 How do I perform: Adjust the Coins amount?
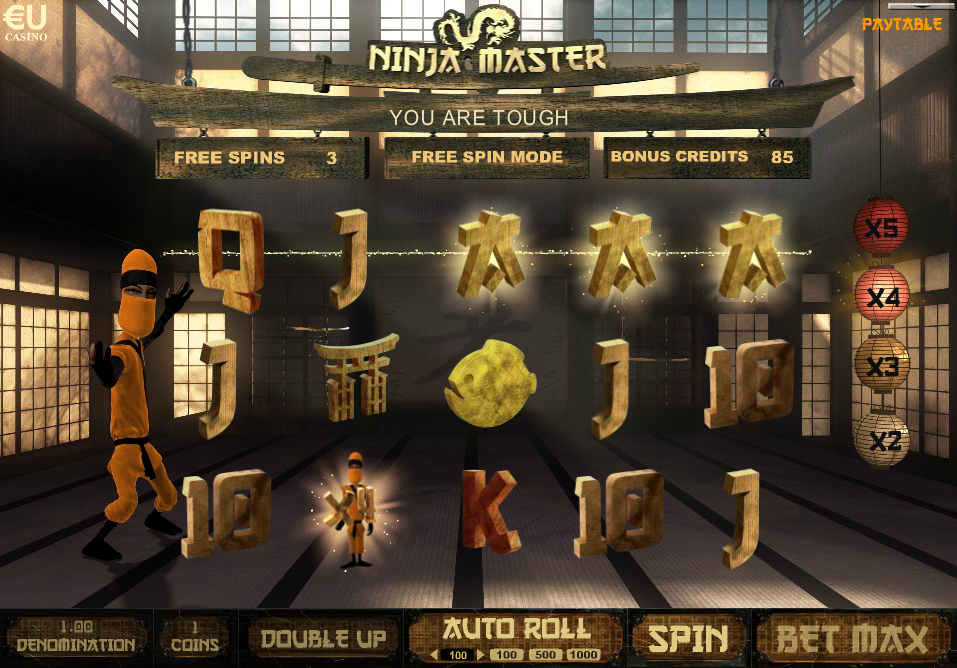(x=195, y=637)
